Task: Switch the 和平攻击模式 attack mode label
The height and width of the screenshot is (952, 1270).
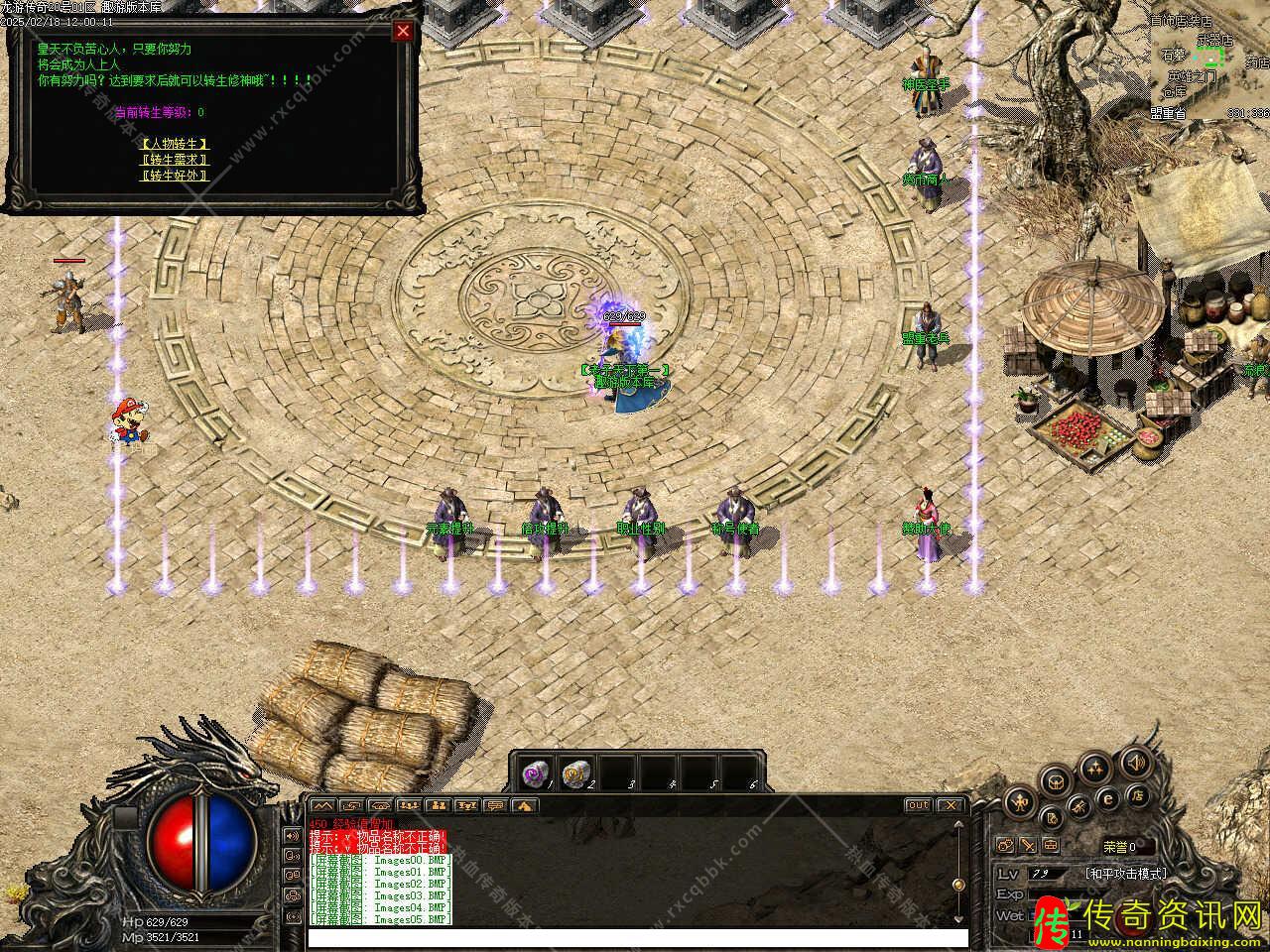Action: pyautogui.click(x=1126, y=874)
